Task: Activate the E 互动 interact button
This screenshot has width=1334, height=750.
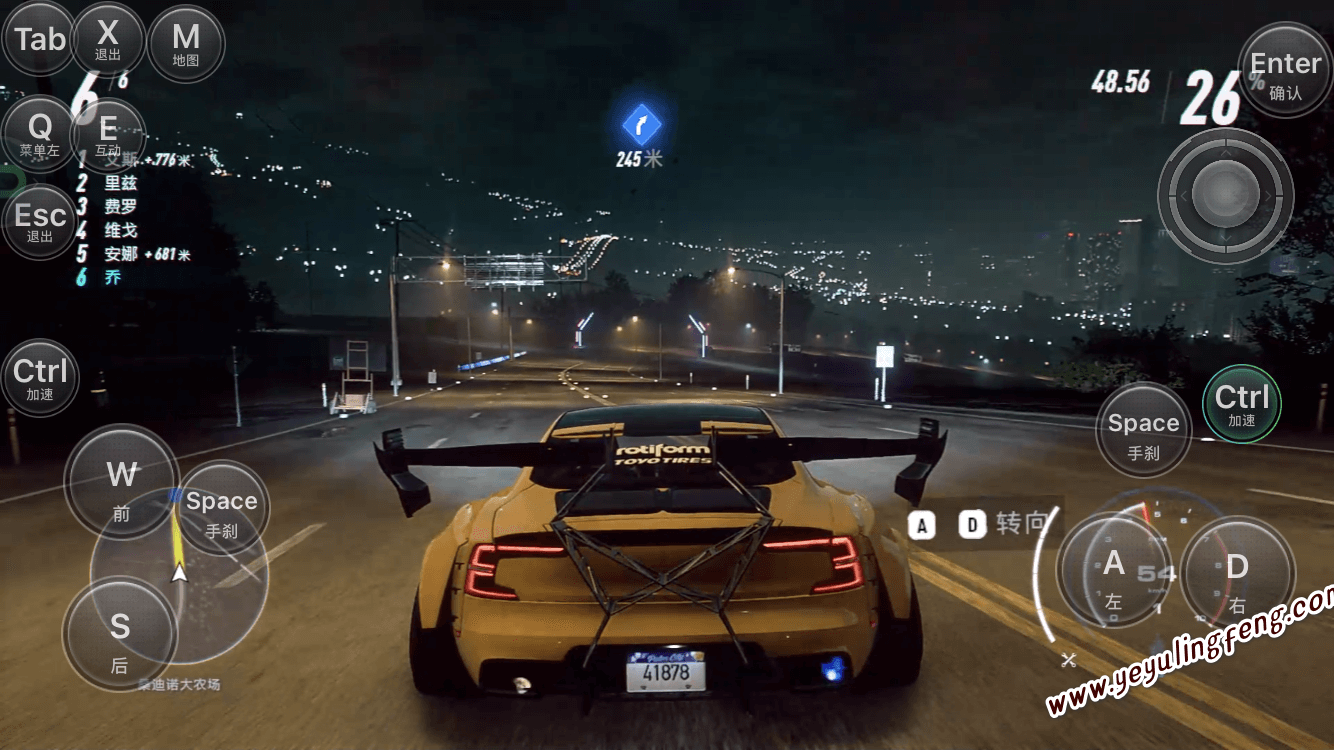Action: (x=108, y=134)
